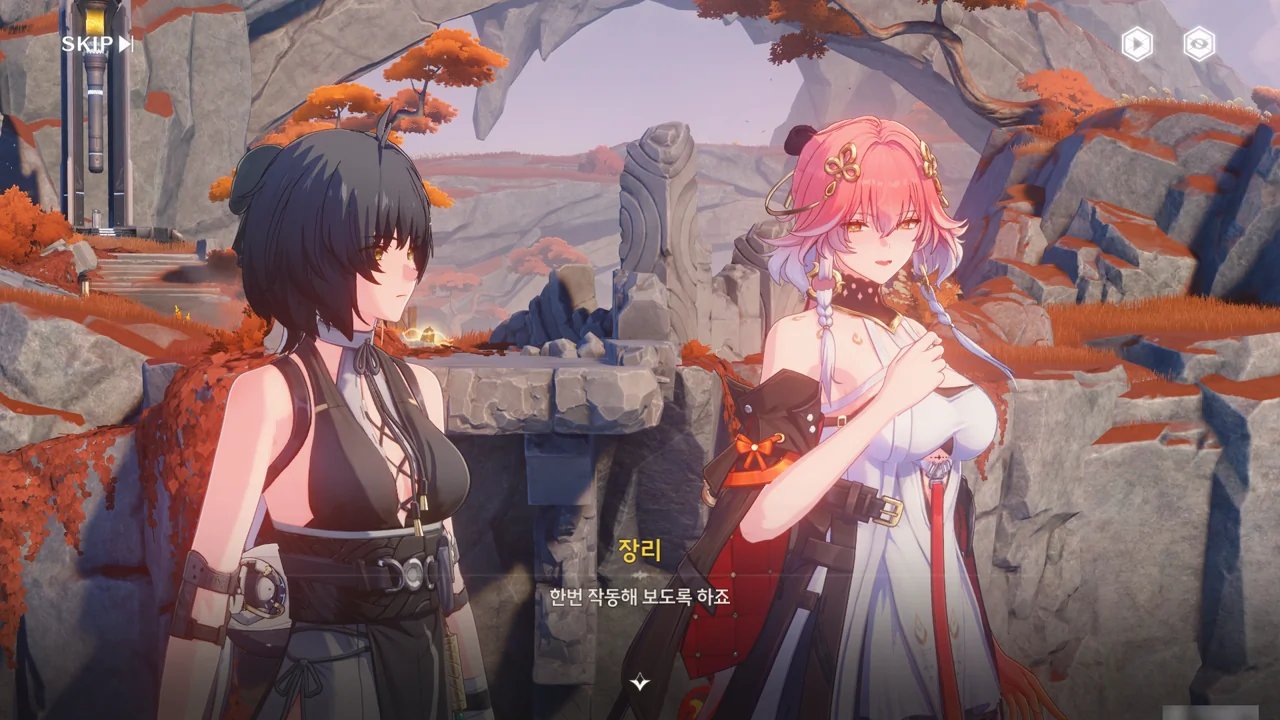Viewport: 1280px width, 720px height.
Task: Hide the dialogue interface with the eye icon
Action: [1199, 44]
